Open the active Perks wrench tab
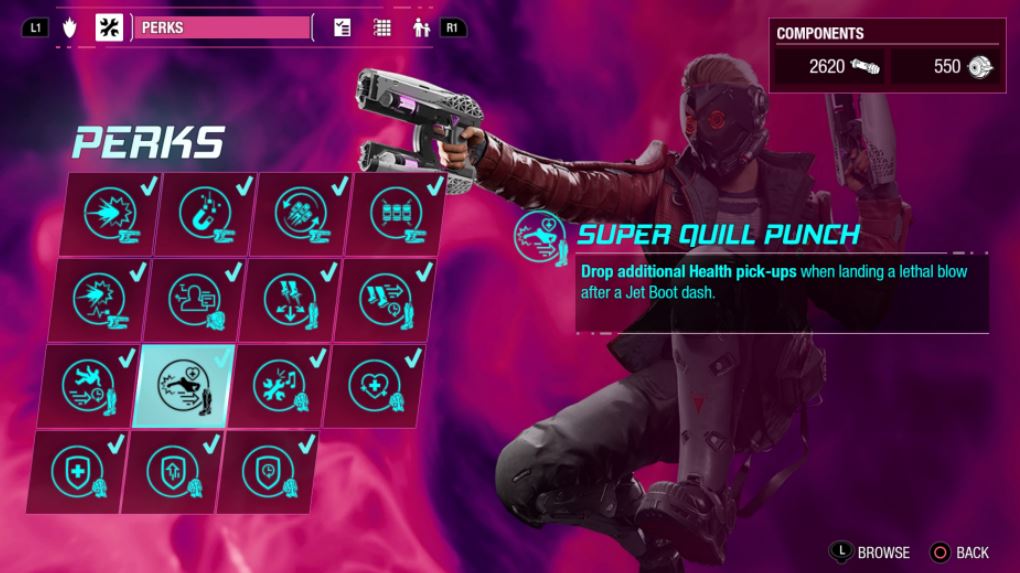The image size is (1020, 573). pyautogui.click(x=109, y=28)
